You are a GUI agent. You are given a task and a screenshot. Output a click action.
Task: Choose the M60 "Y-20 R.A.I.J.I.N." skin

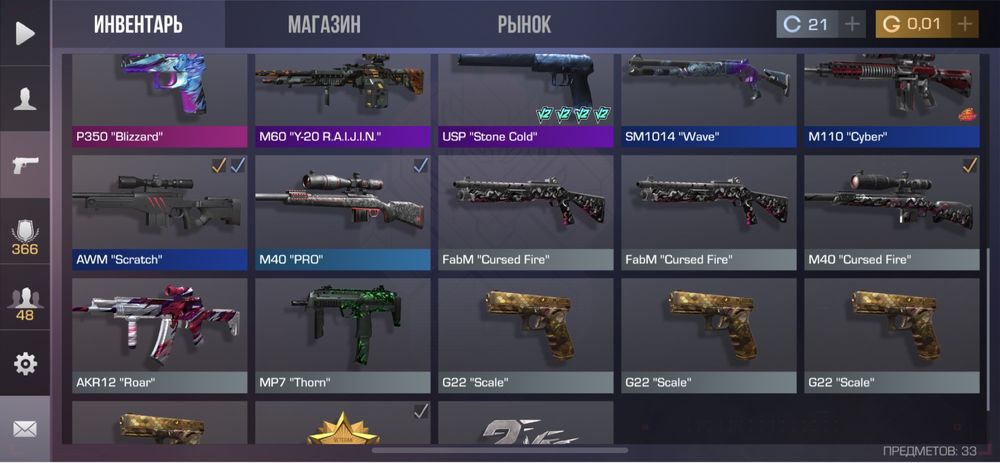tap(342, 100)
